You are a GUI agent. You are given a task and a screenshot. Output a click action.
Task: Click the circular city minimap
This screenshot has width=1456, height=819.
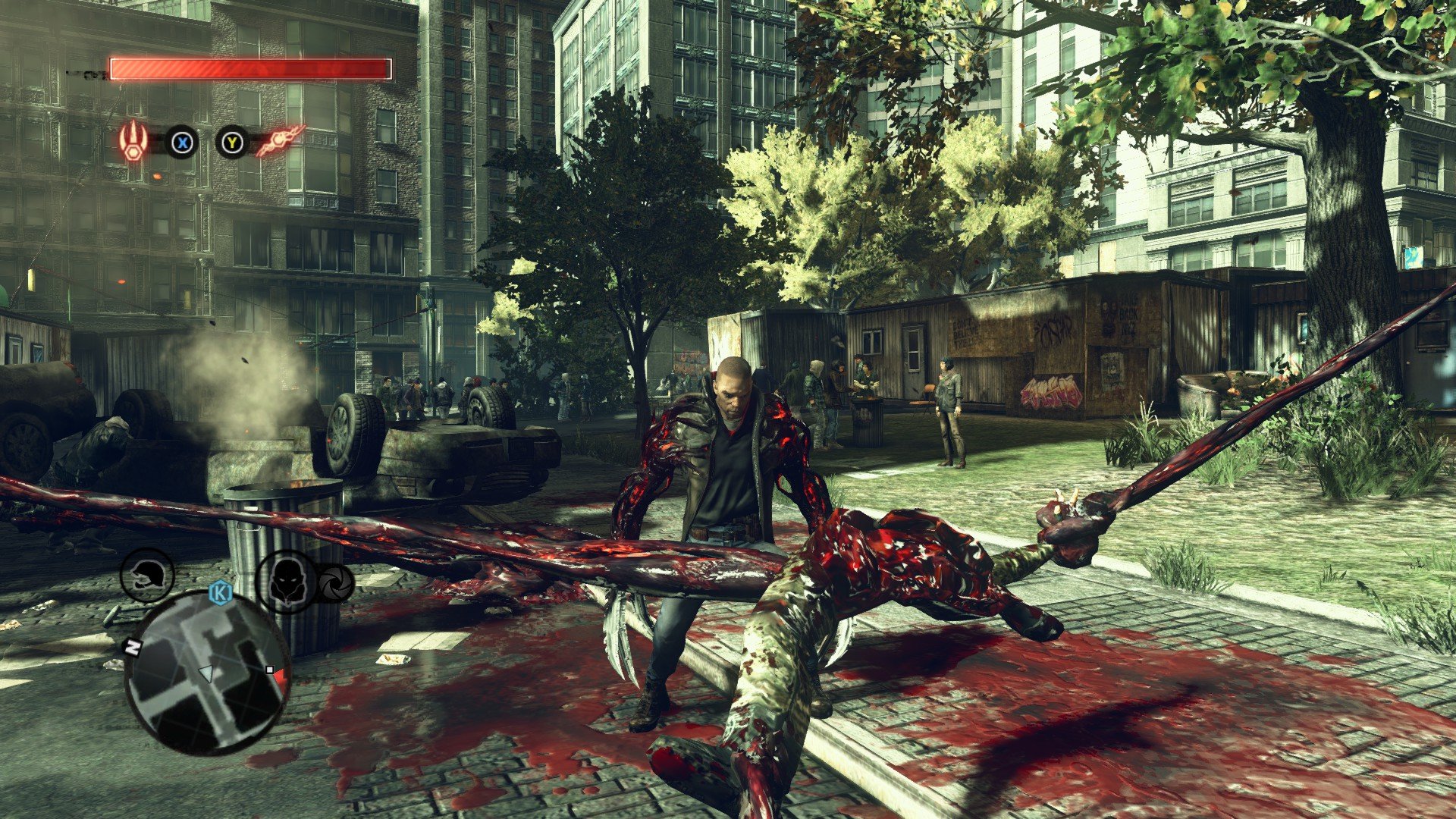[x=206, y=673]
